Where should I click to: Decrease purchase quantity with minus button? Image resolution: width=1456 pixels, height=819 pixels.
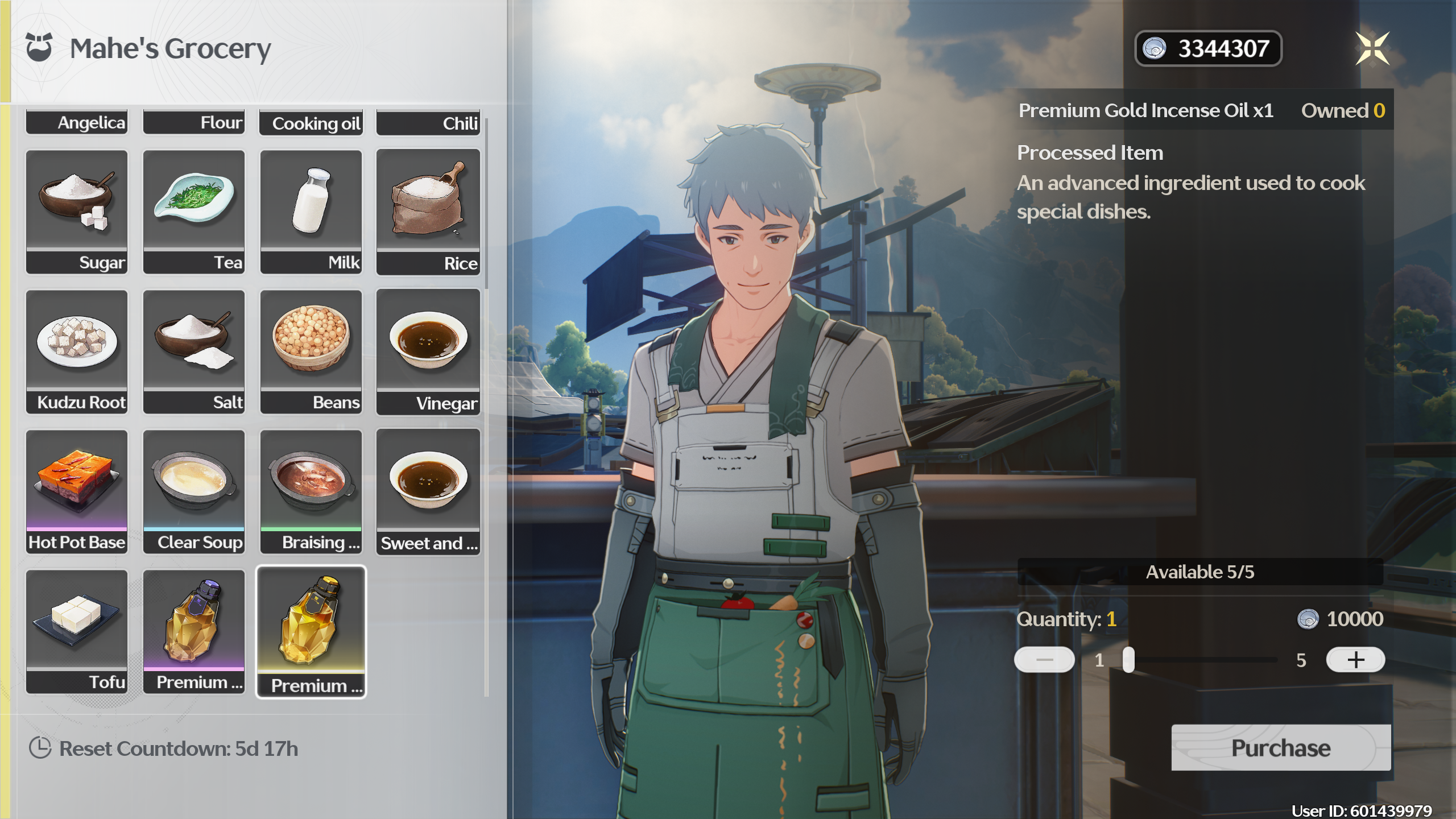point(1044,660)
